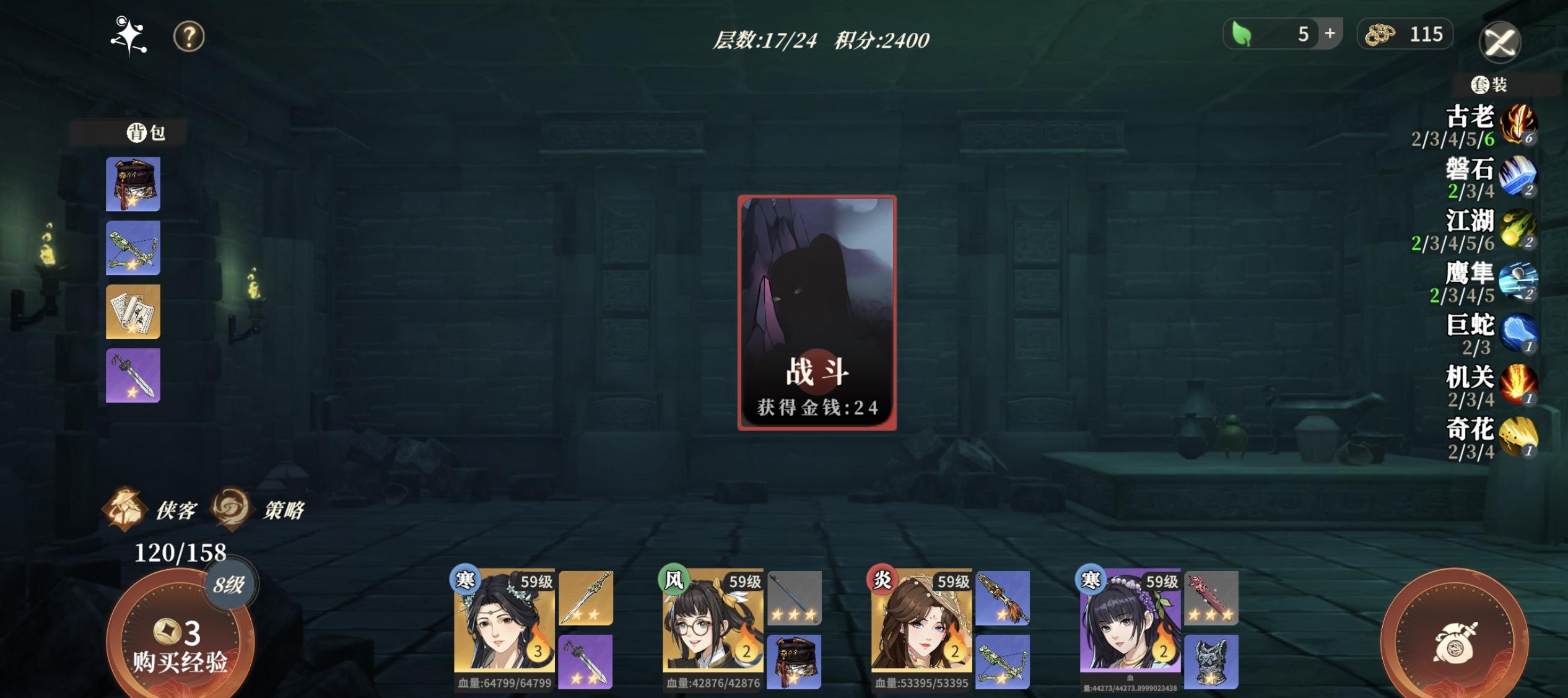The image size is (1568, 698).
Task: Click the plus next to the leaf count
Action: coord(1330,34)
